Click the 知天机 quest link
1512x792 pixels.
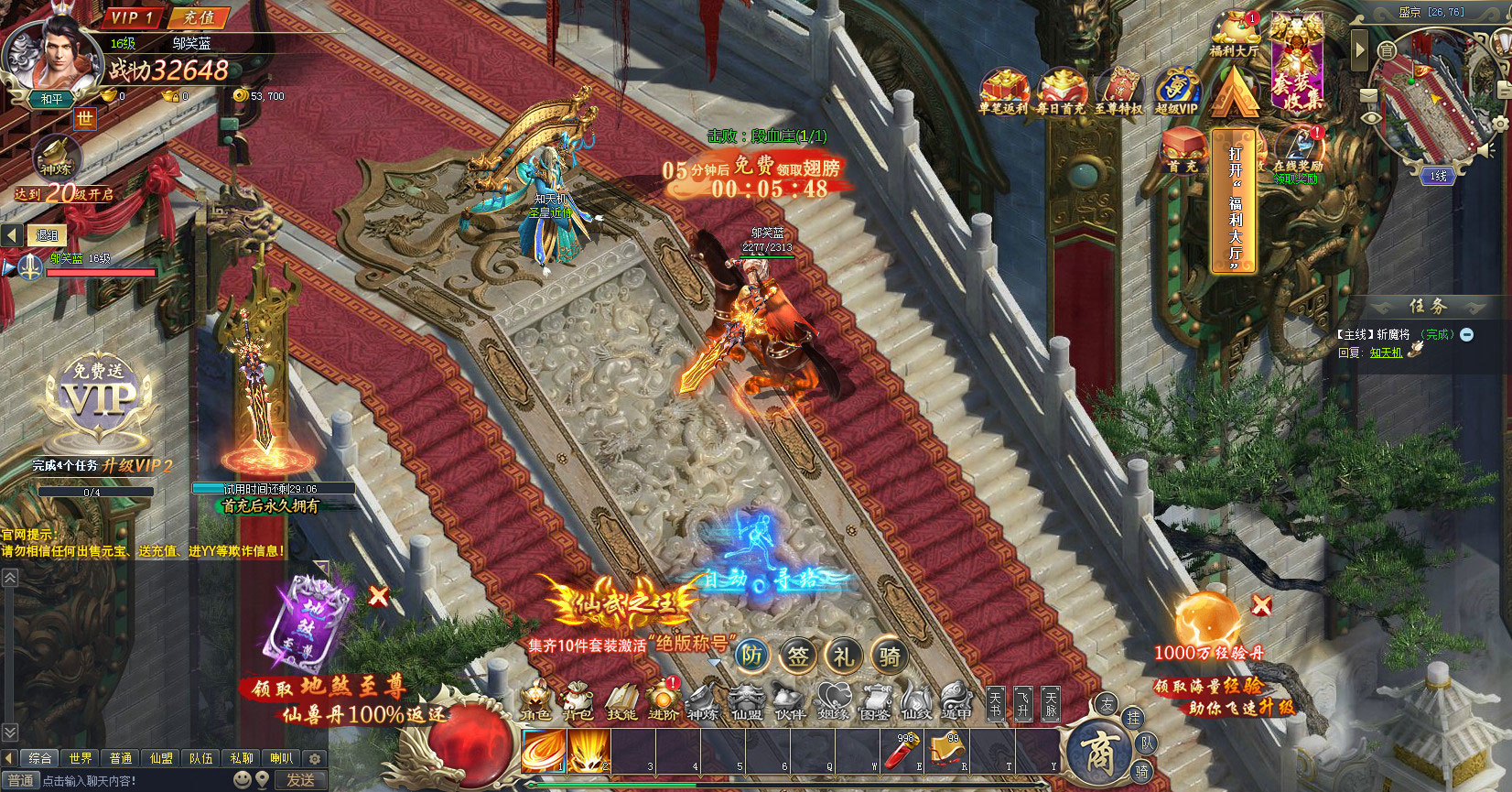[1386, 353]
